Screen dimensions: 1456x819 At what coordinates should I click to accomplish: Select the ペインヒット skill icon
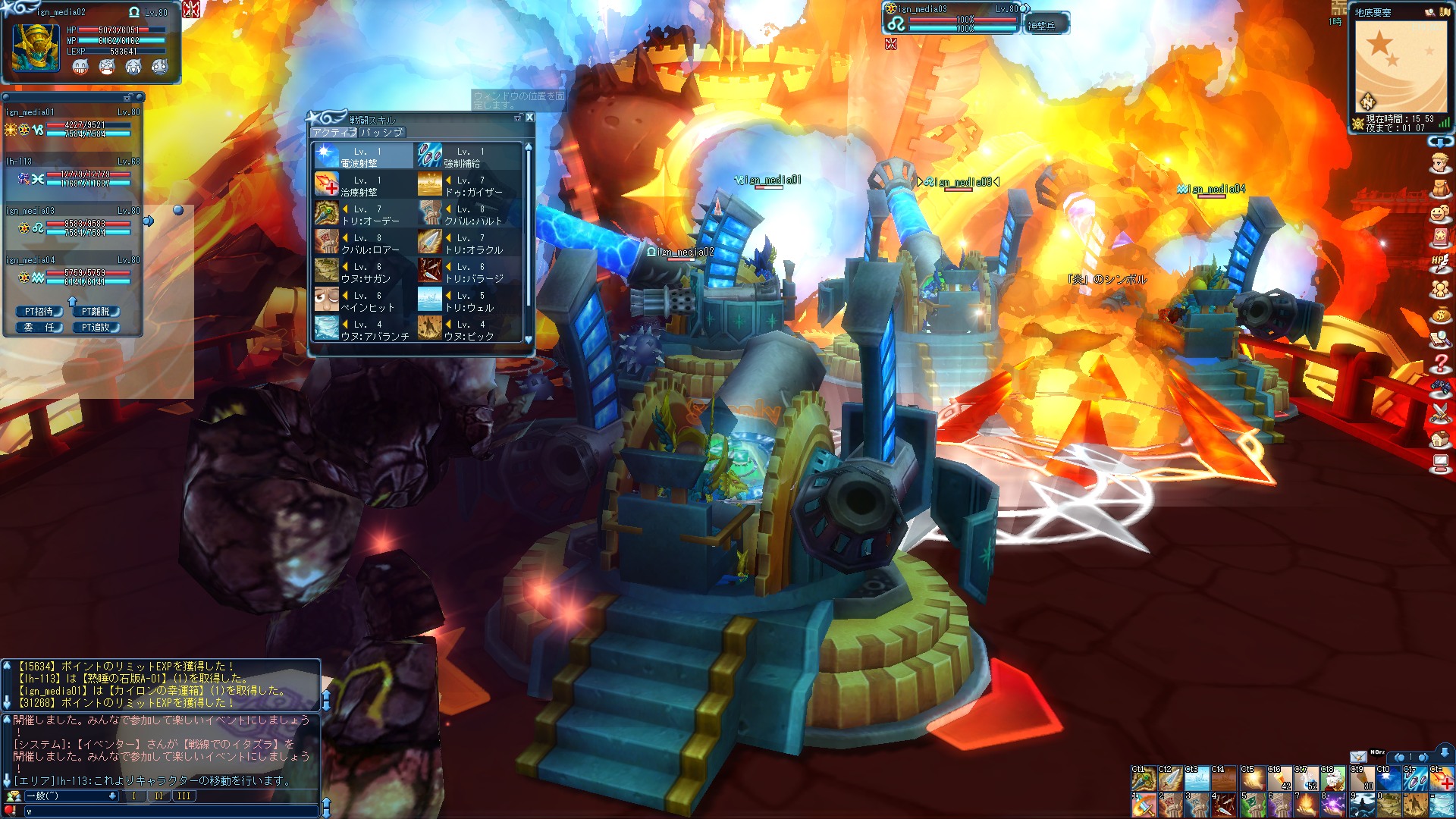327,300
